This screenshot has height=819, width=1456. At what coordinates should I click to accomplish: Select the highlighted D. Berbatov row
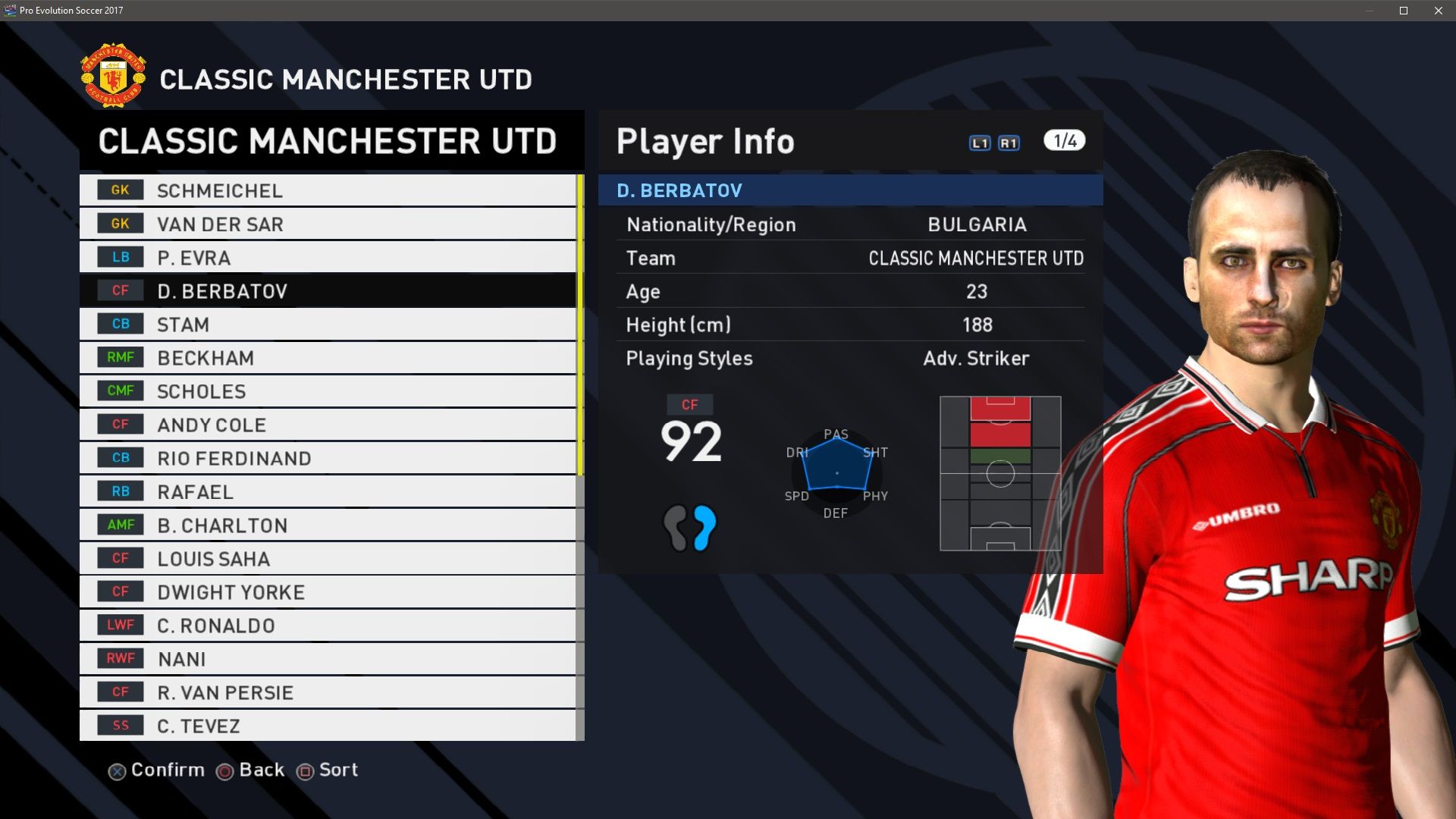[328, 290]
